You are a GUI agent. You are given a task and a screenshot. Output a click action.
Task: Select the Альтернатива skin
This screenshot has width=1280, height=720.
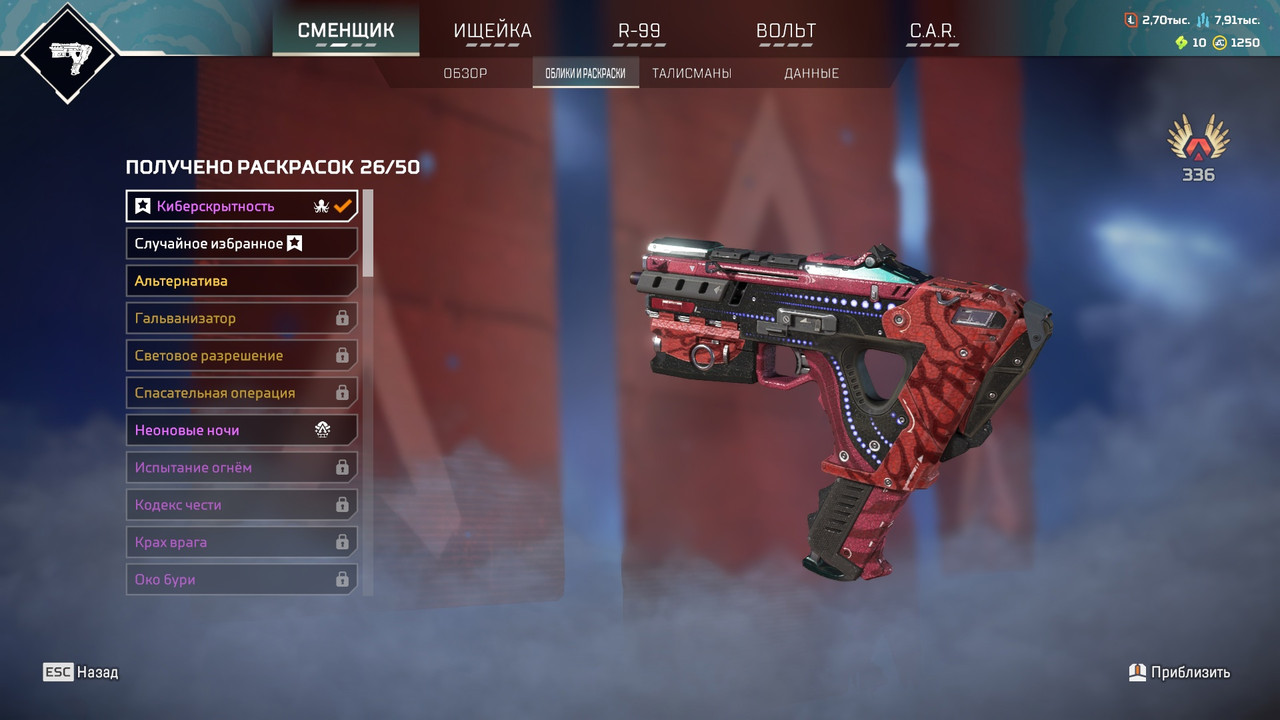point(241,281)
